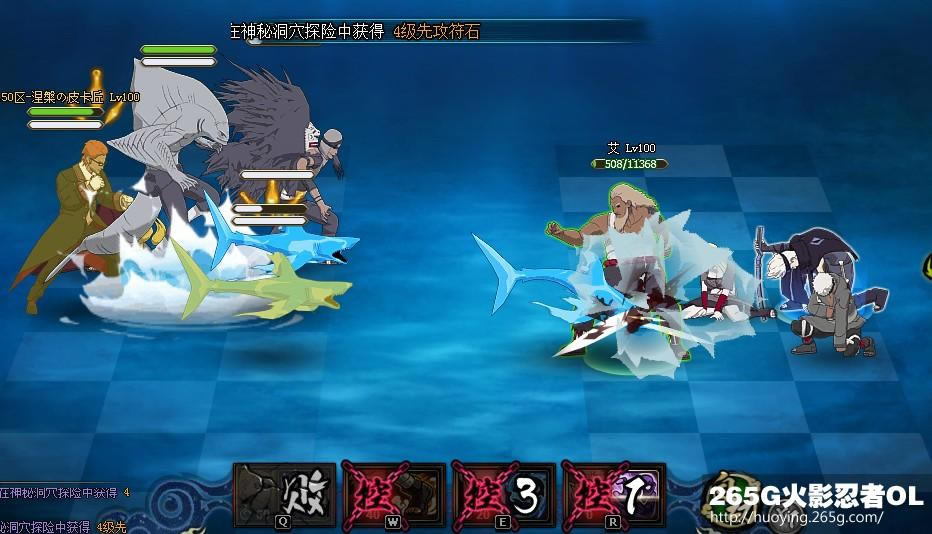The height and width of the screenshot is (534, 932).
Task: Select the chained W skill slot
Action: (x=392, y=494)
